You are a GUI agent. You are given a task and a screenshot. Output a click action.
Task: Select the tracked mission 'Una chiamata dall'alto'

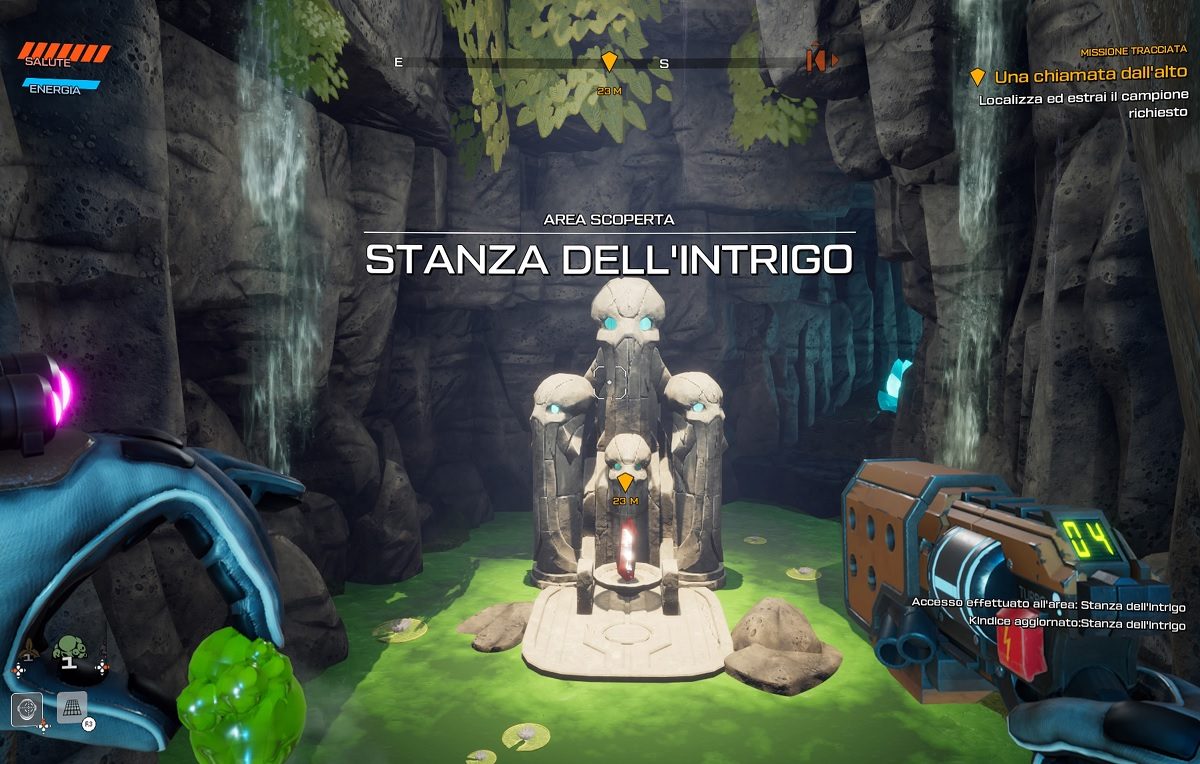point(1090,75)
